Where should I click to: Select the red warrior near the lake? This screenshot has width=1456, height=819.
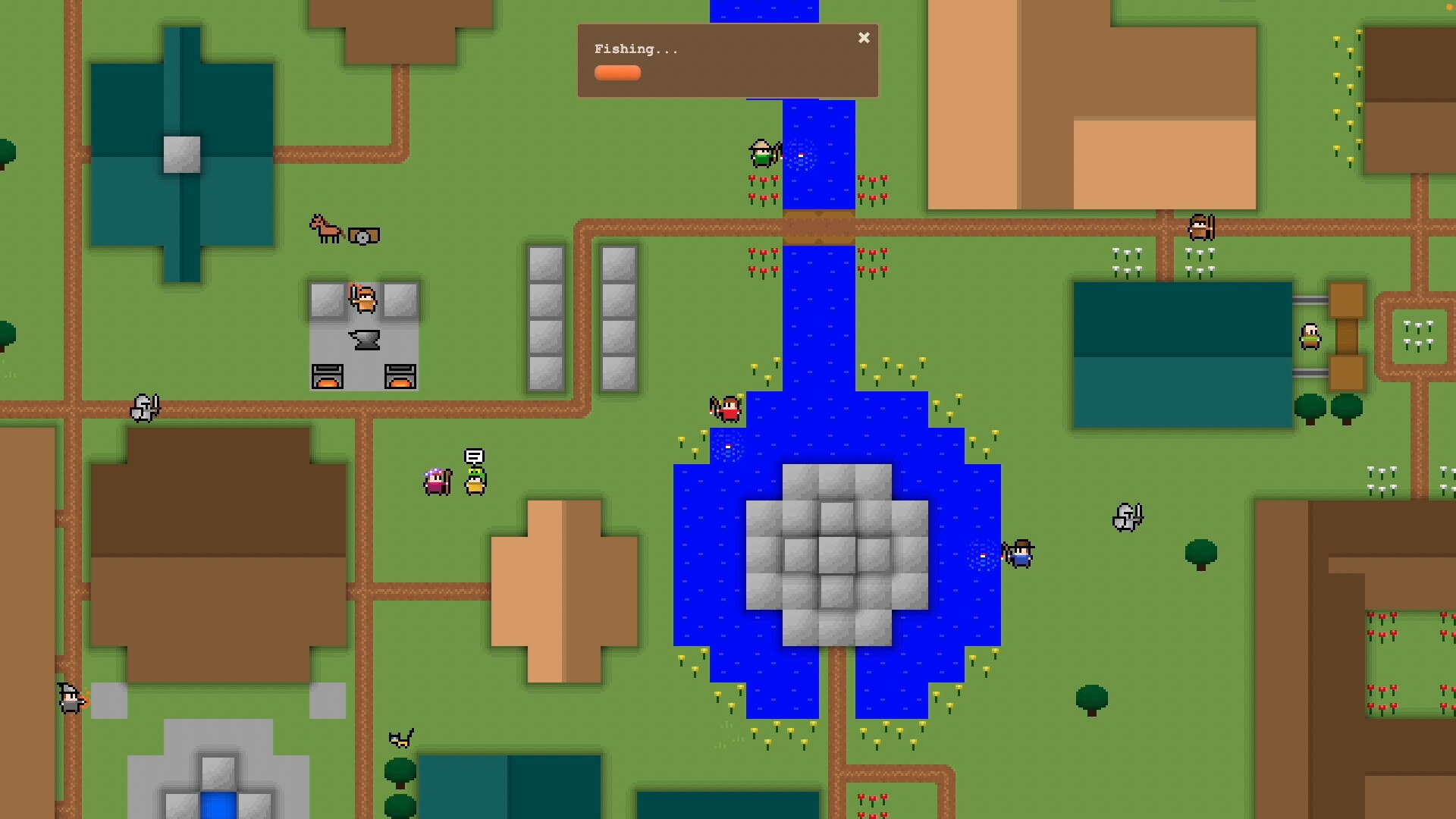[726, 408]
